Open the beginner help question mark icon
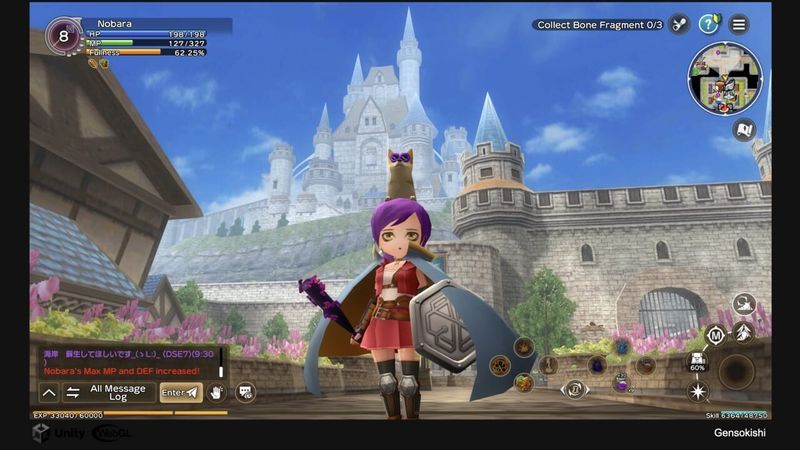This screenshot has width=800, height=450. tap(709, 24)
